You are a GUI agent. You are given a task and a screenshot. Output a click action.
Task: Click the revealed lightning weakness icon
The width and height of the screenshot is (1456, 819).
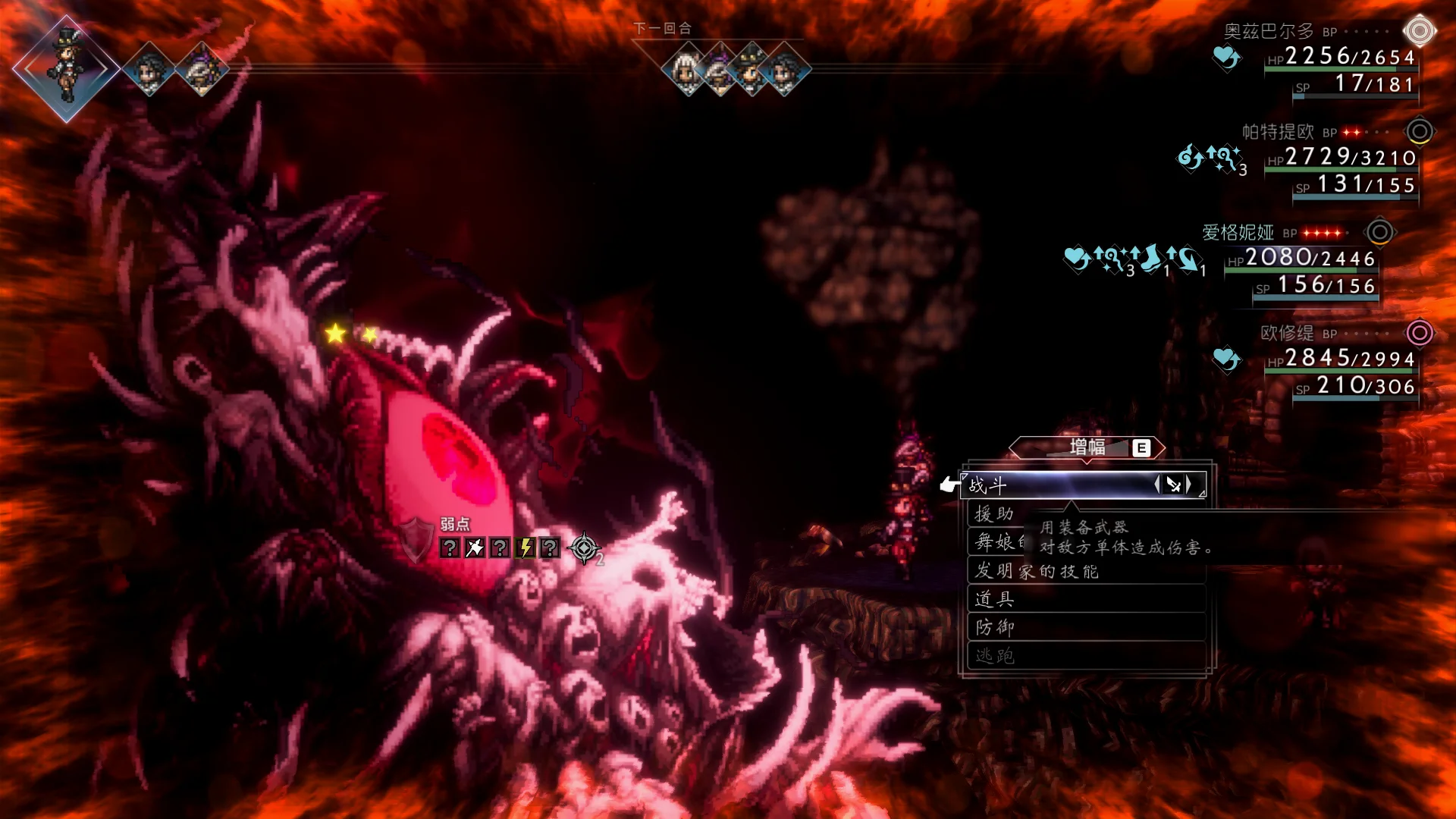[525, 548]
